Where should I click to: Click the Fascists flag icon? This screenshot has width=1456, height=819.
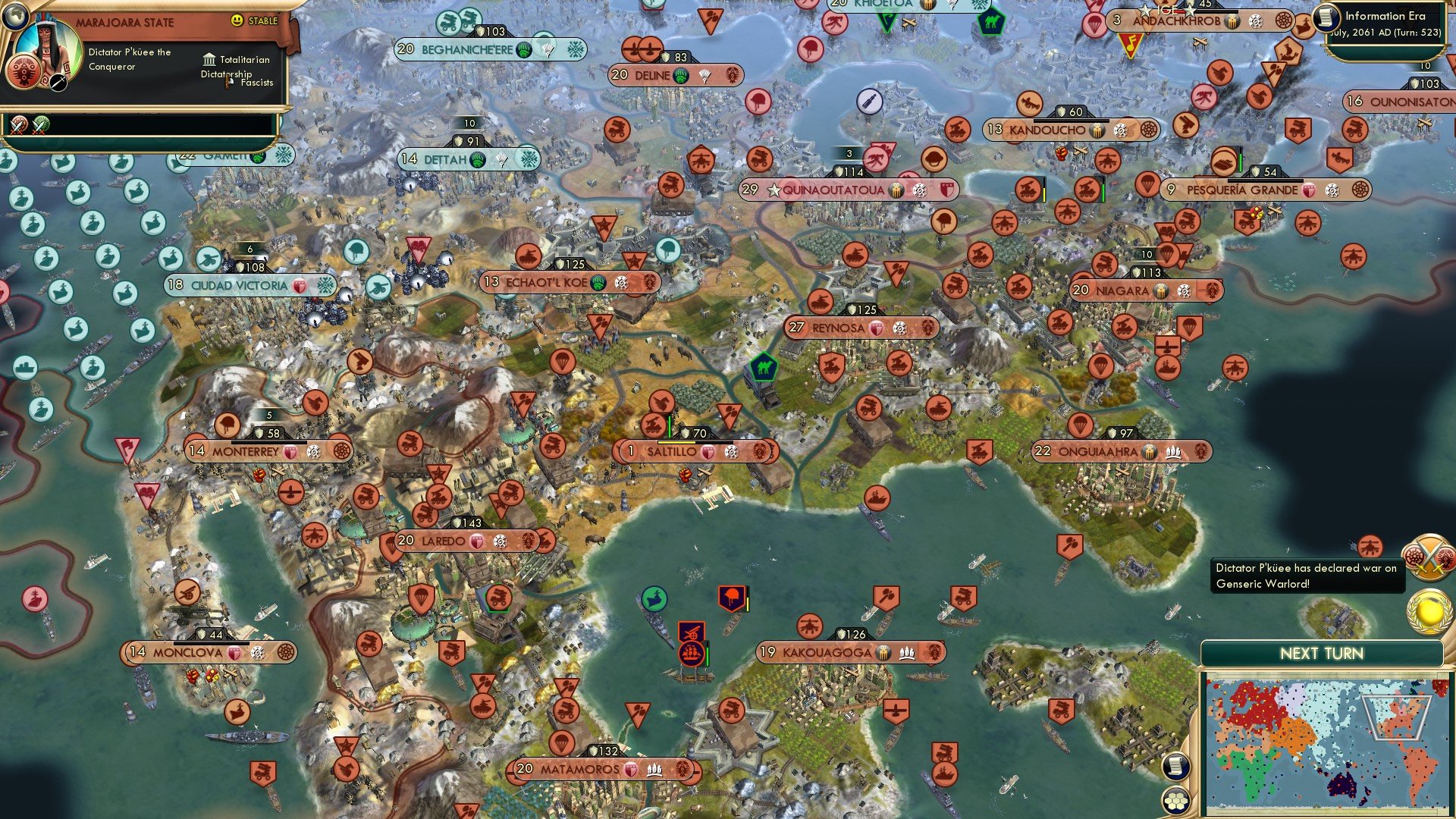coord(229,83)
